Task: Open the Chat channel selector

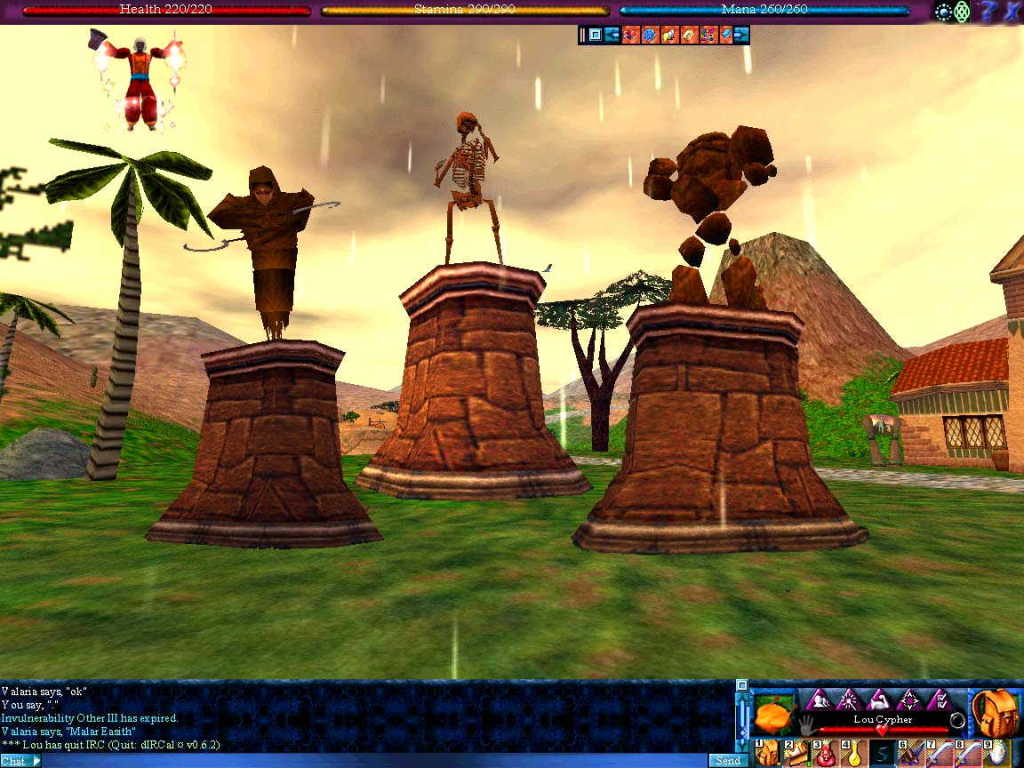Action: click(21, 761)
